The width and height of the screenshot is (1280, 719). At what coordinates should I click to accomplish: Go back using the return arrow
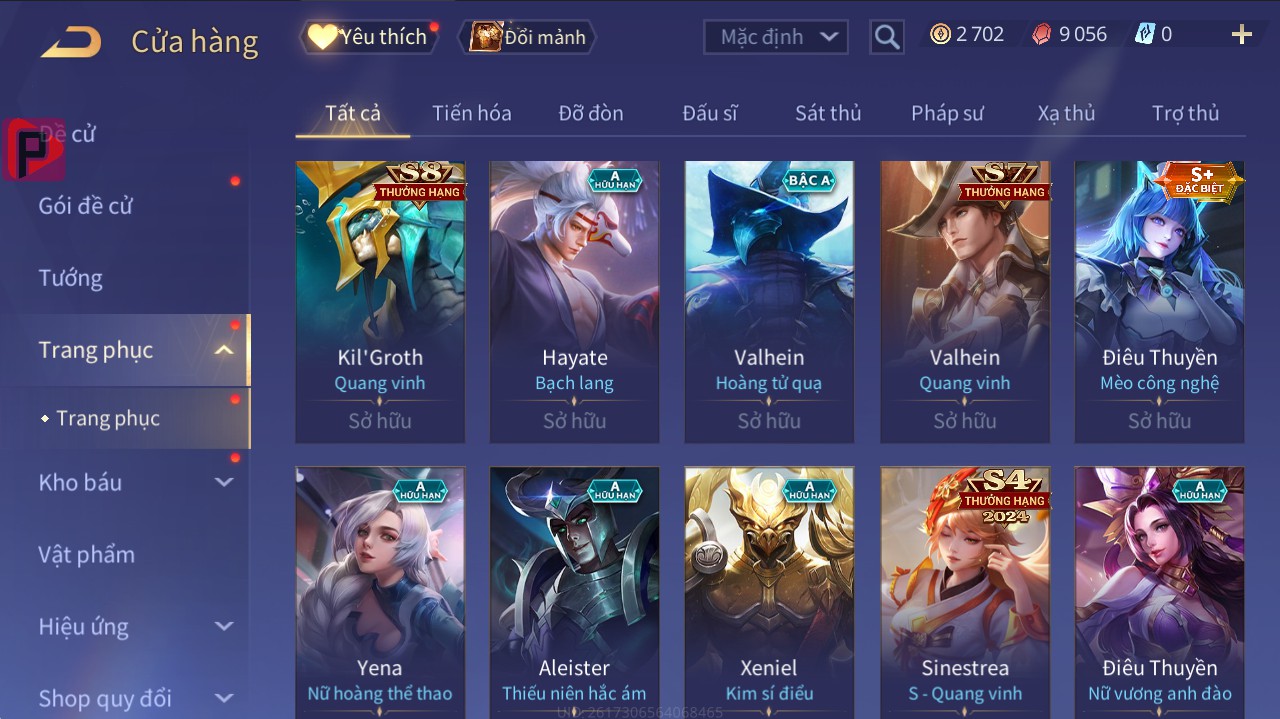point(71,41)
